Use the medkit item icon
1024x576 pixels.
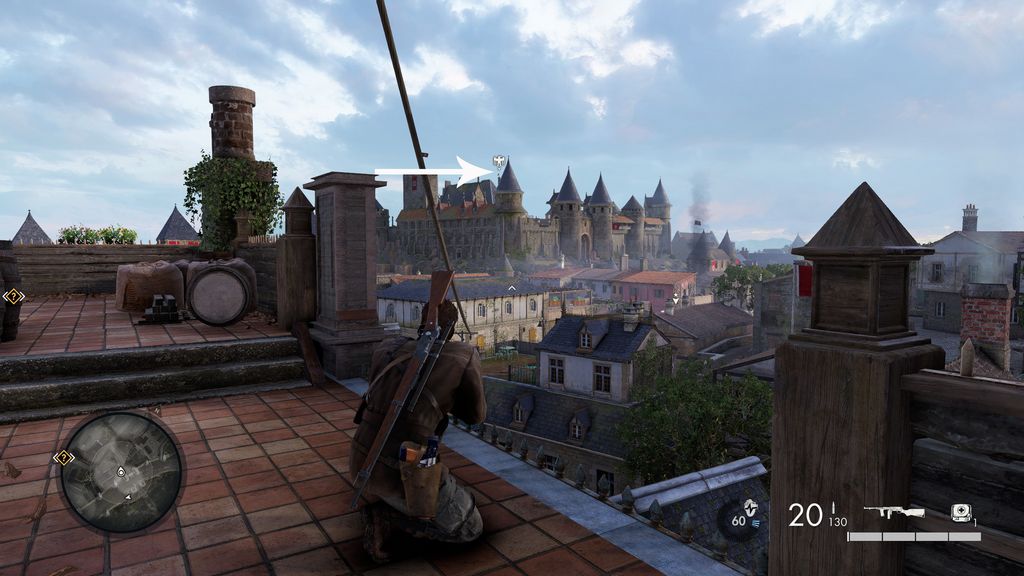(961, 512)
